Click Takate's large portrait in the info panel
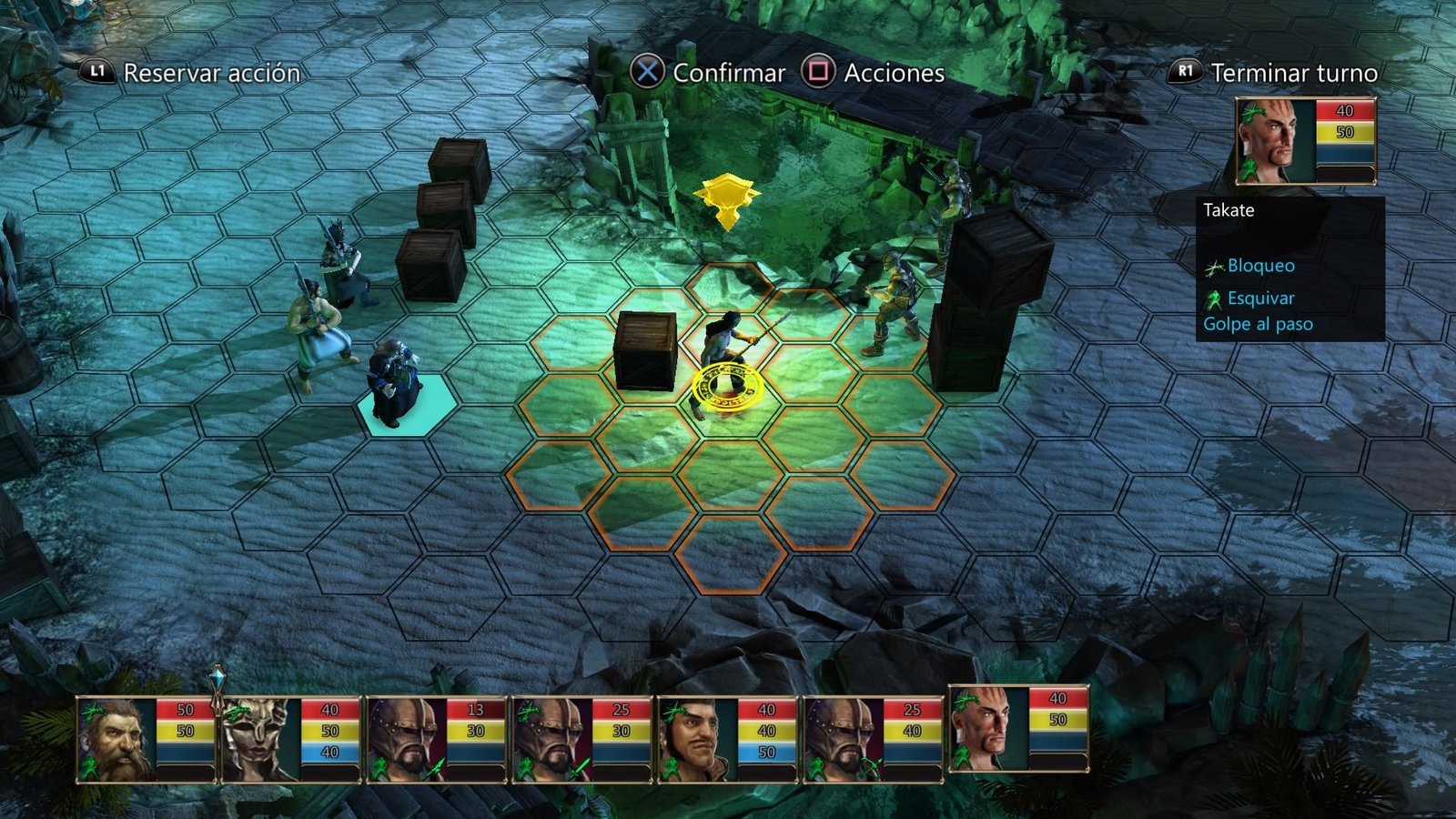The width and height of the screenshot is (1456, 819). coord(1275,141)
